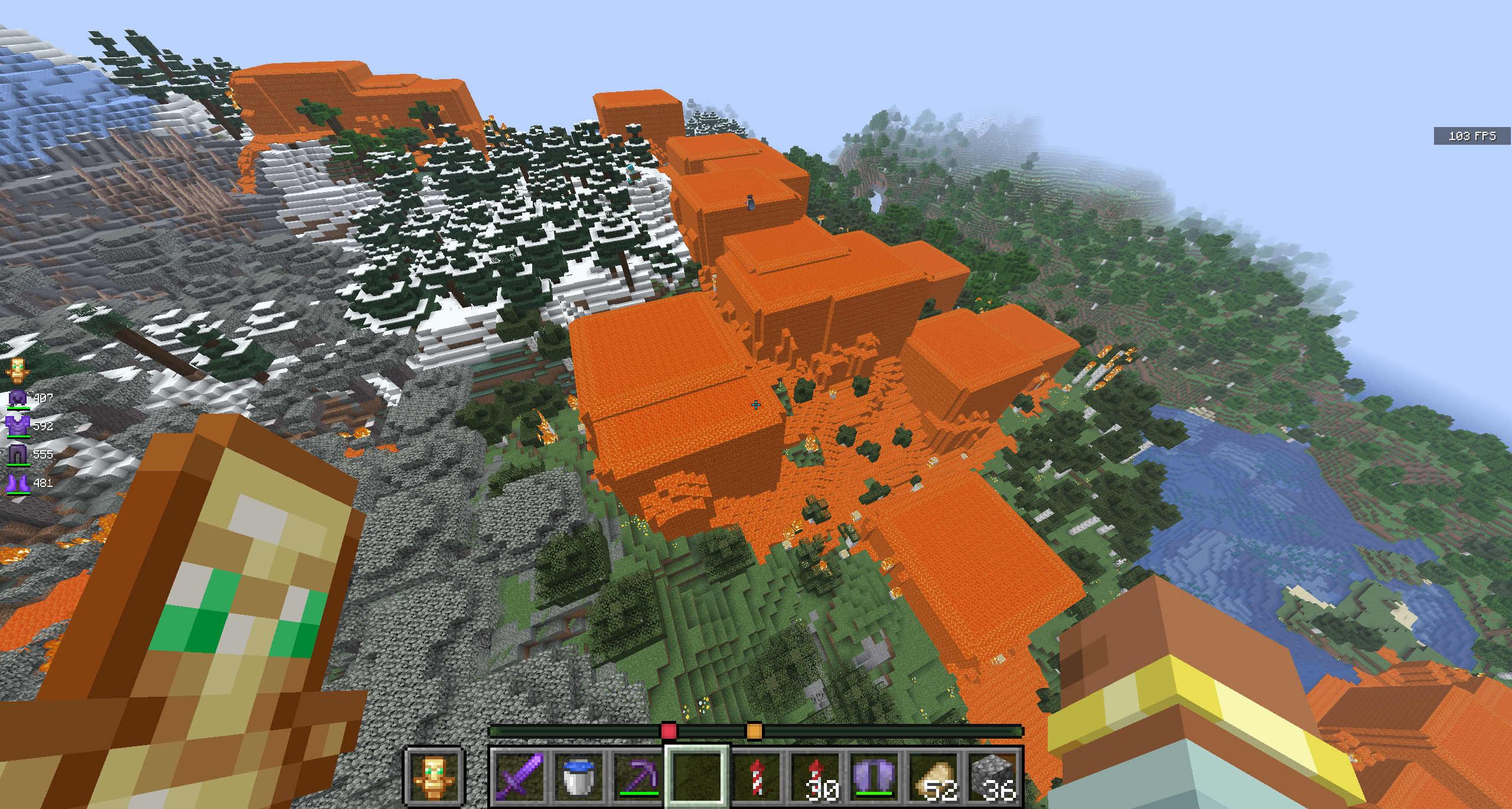This screenshot has height=809, width=1512.
Task: Pick the stone block stack of 36
Action: click(994, 776)
